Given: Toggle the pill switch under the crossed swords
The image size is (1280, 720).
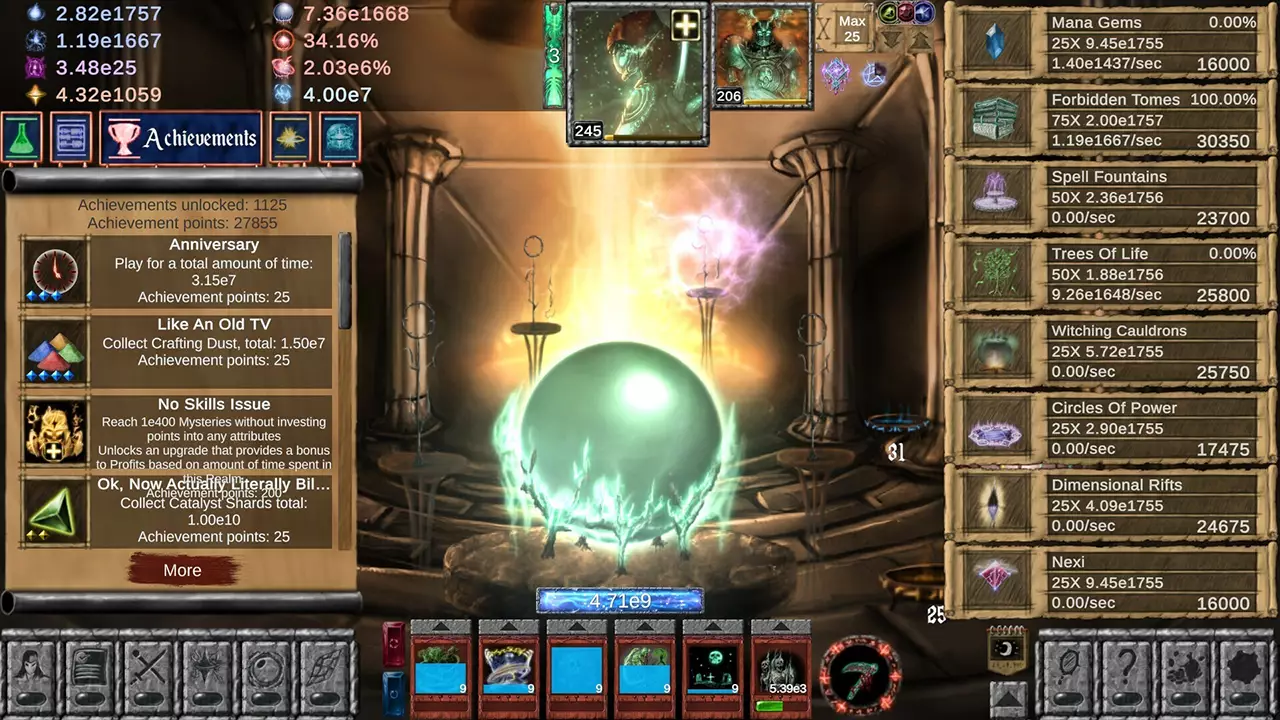Looking at the screenshot, I should click(x=148, y=698).
